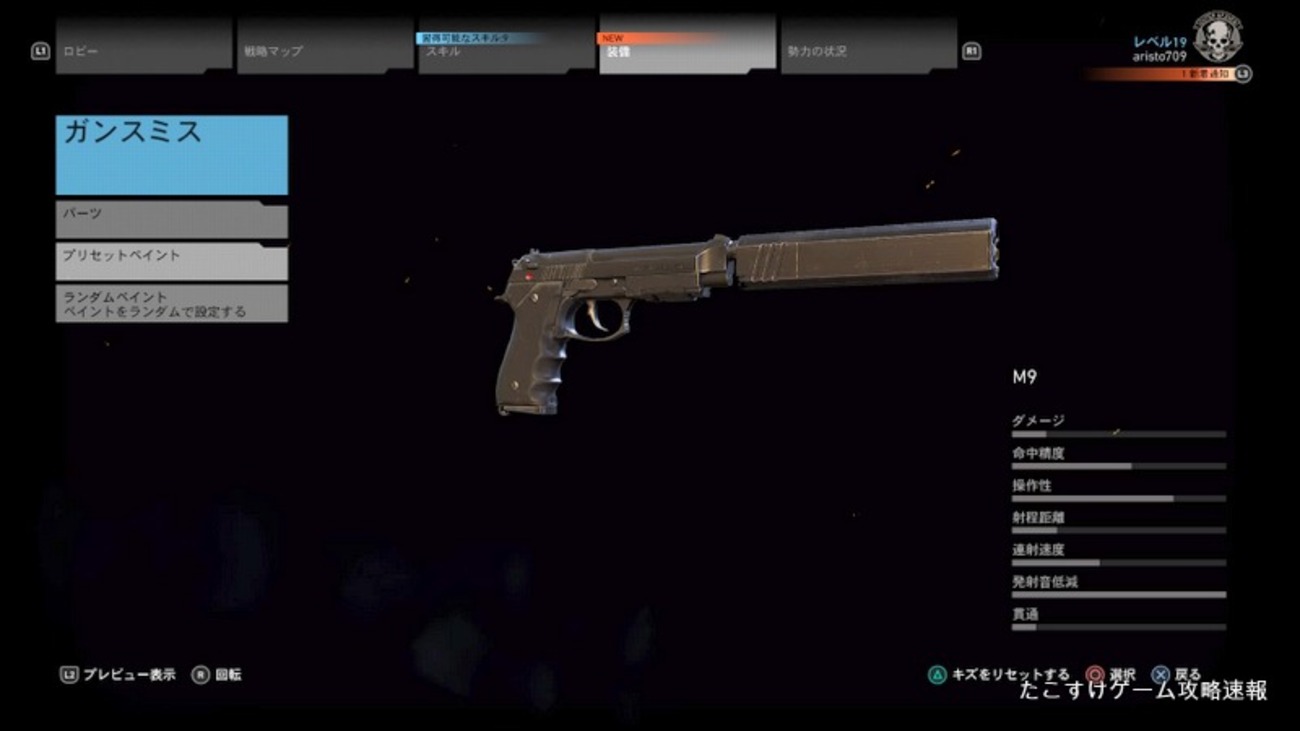1300x731 pixels.
Task: Select the 装備 tab
Action: click(x=687, y=51)
